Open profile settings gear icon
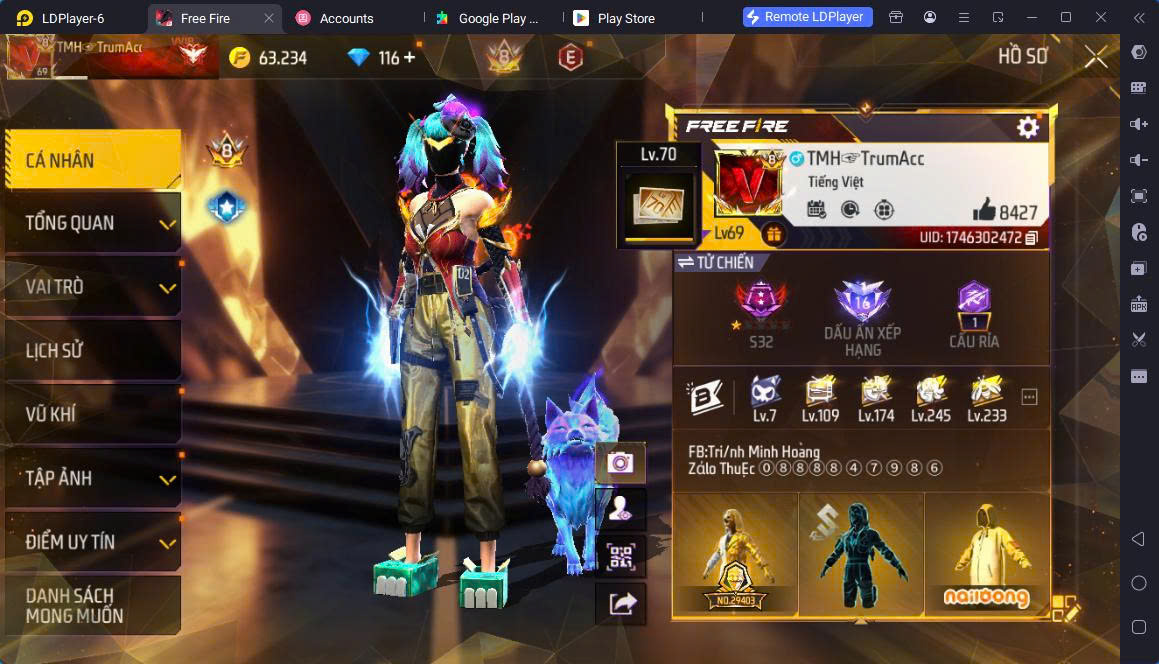This screenshot has height=664, width=1159. point(1027,128)
